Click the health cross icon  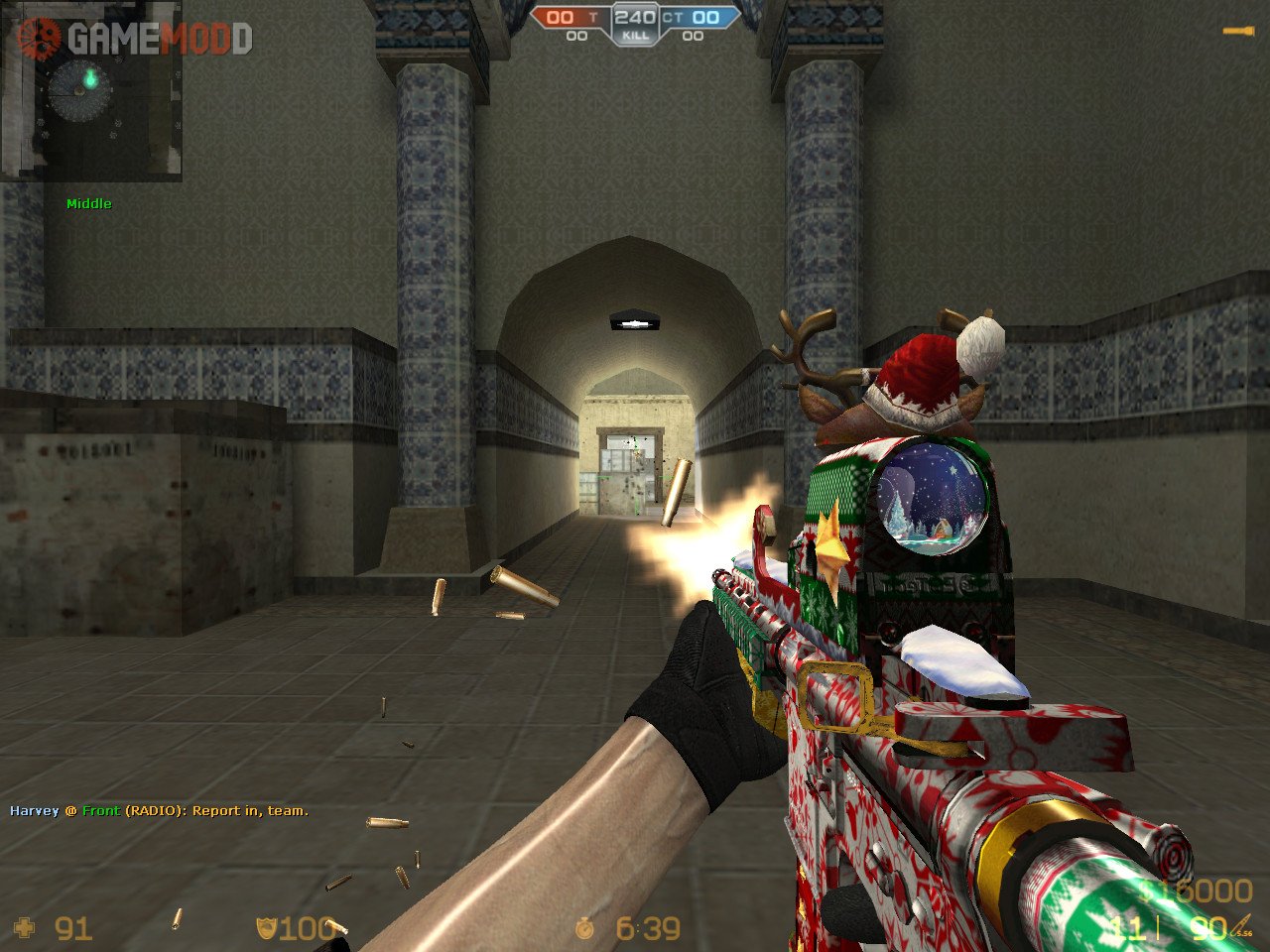pyautogui.click(x=25, y=928)
